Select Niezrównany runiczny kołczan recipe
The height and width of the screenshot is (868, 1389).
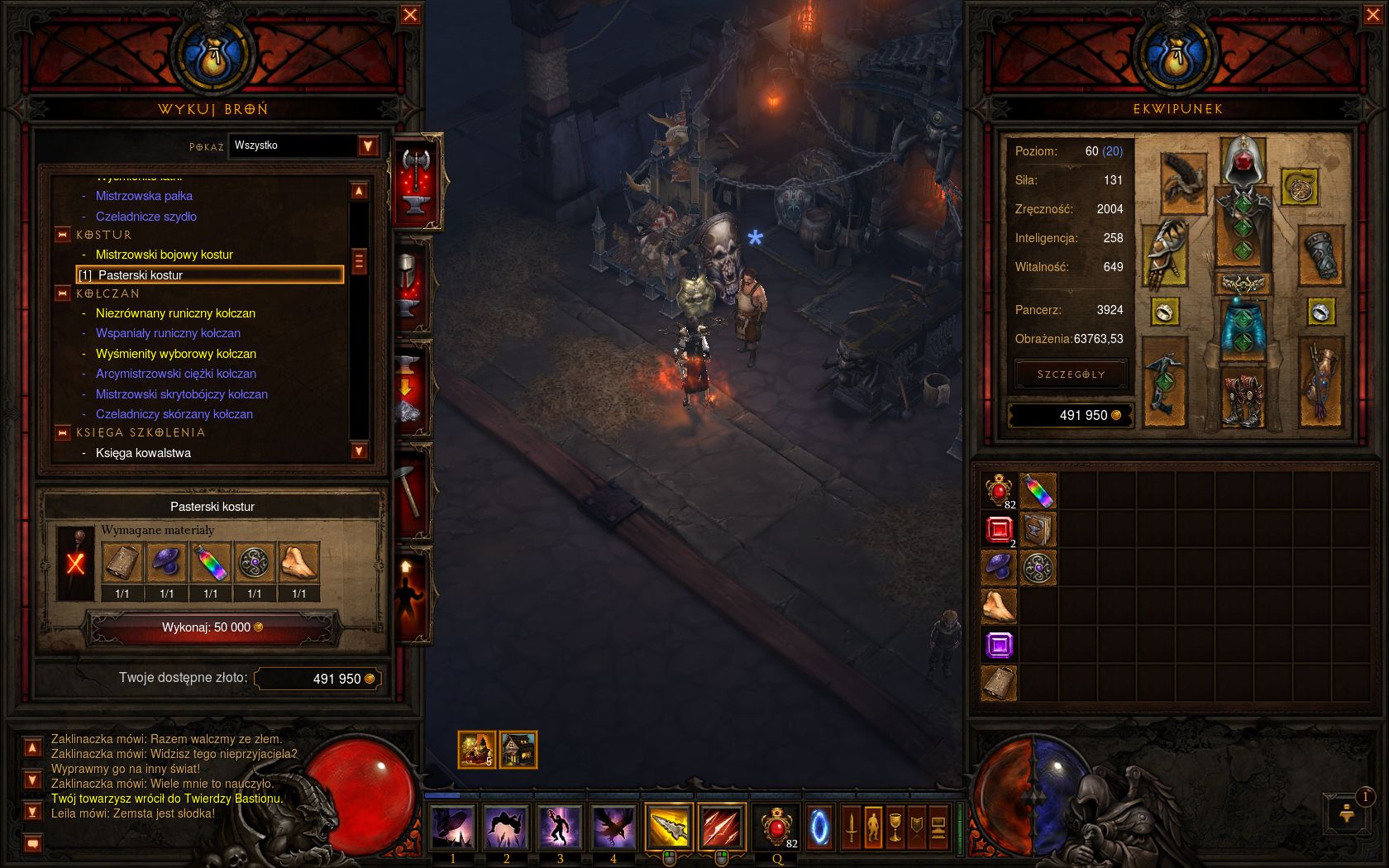coord(175,313)
